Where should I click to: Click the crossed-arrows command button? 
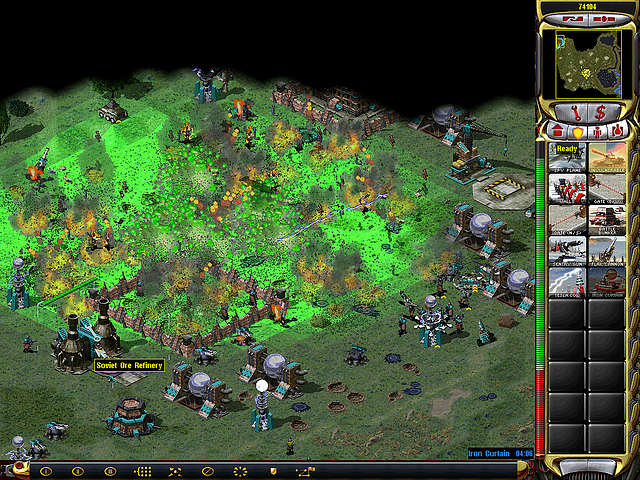pos(175,470)
